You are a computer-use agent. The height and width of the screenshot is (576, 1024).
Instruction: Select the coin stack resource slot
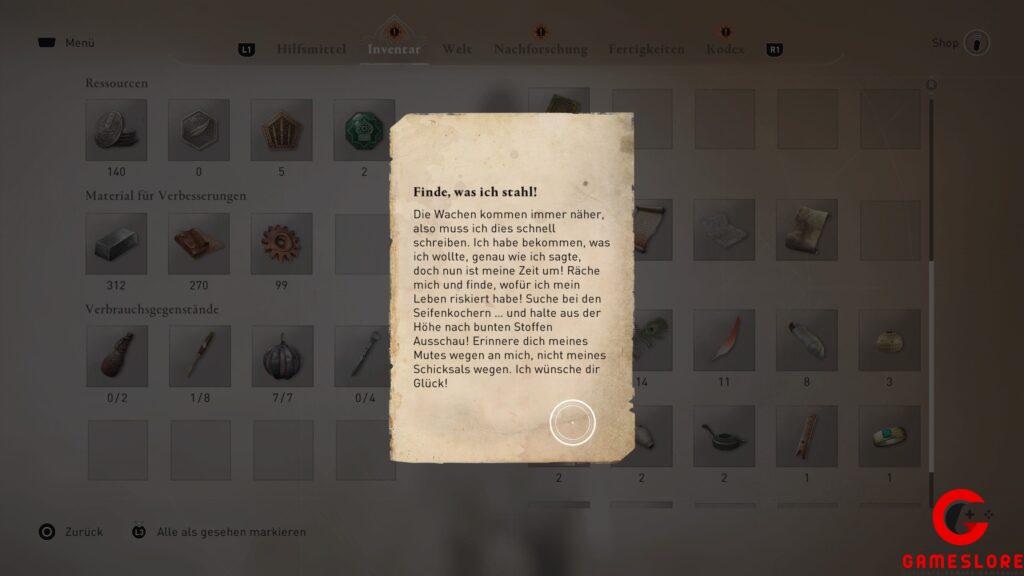click(116, 130)
